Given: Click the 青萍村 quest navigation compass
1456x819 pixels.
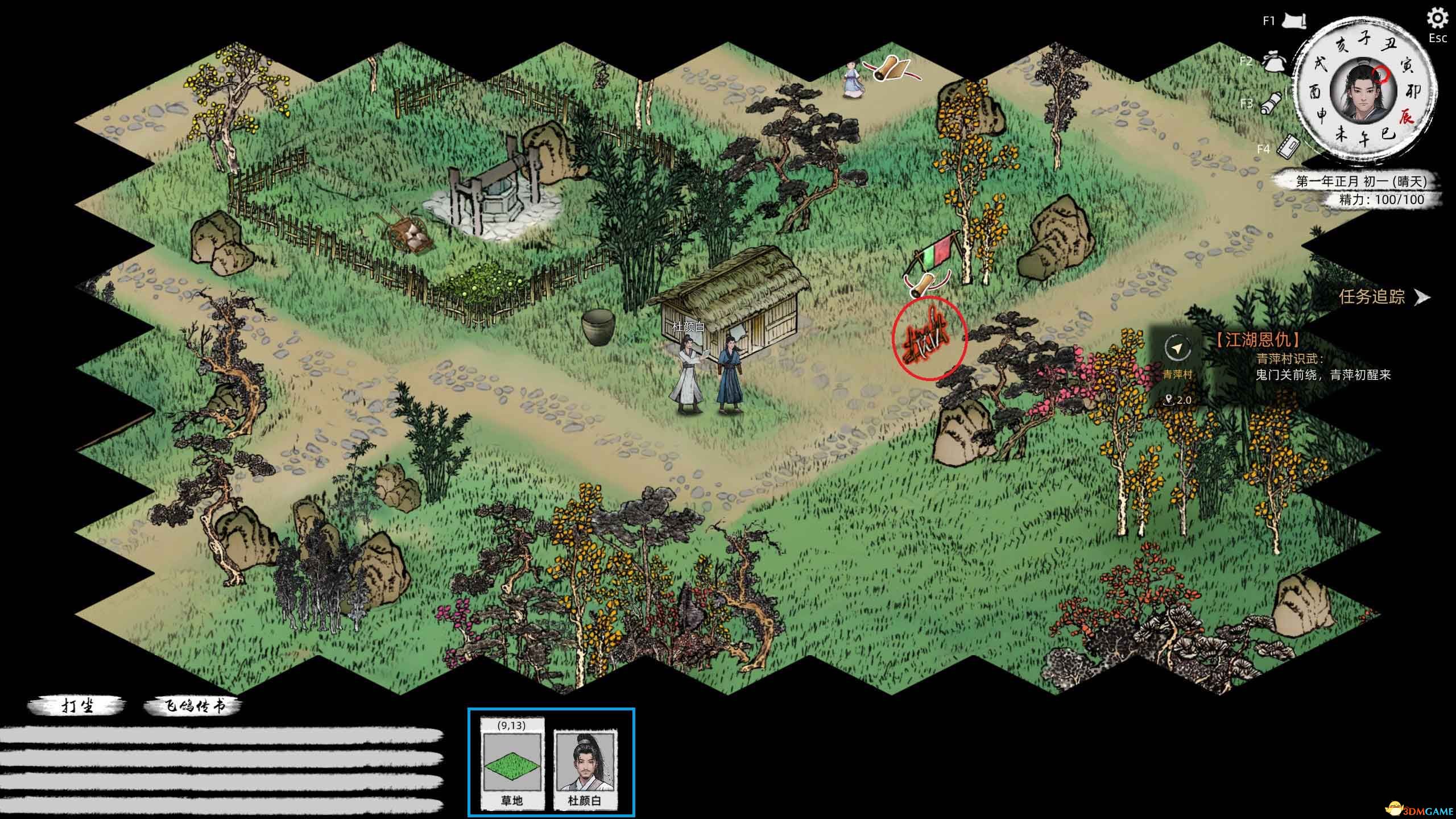Looking at the screenshot, I should (1177, 348).
